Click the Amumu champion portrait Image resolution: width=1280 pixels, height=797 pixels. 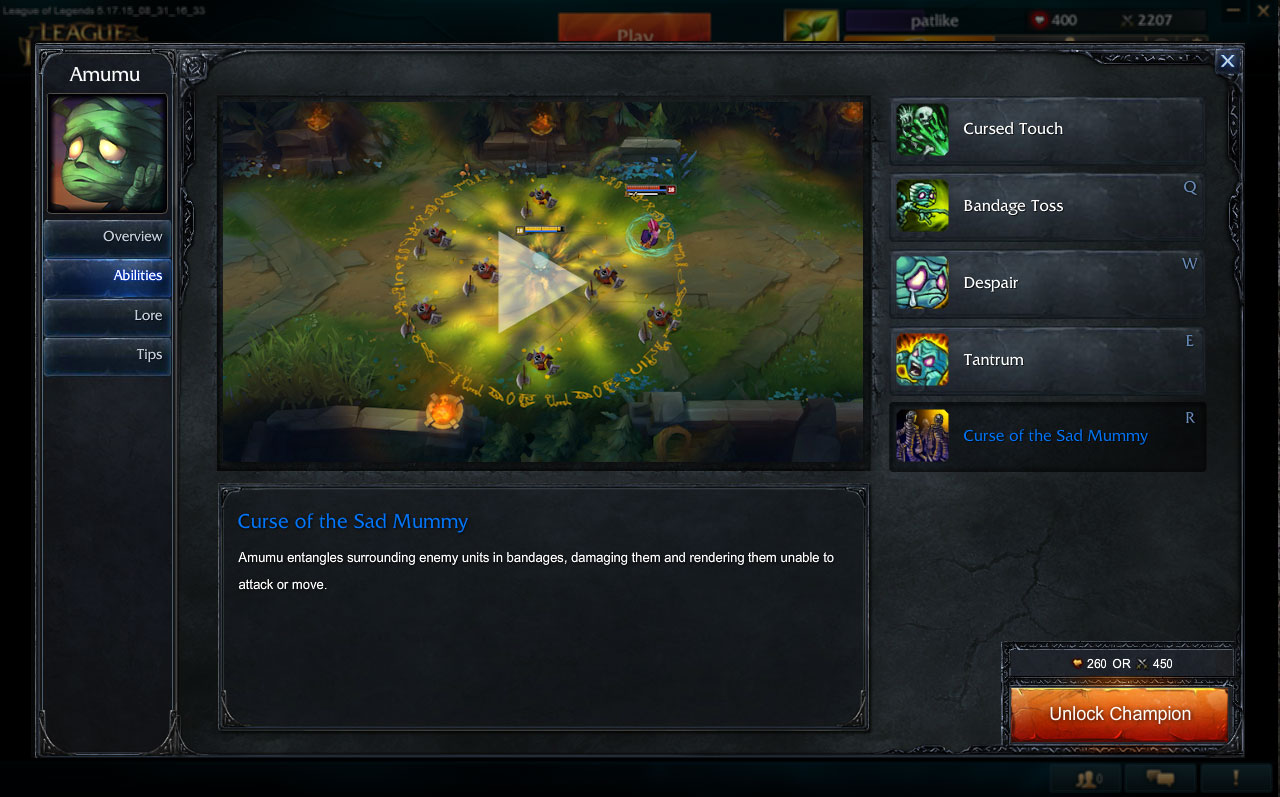pyautogui.click(x=107, y=150)
